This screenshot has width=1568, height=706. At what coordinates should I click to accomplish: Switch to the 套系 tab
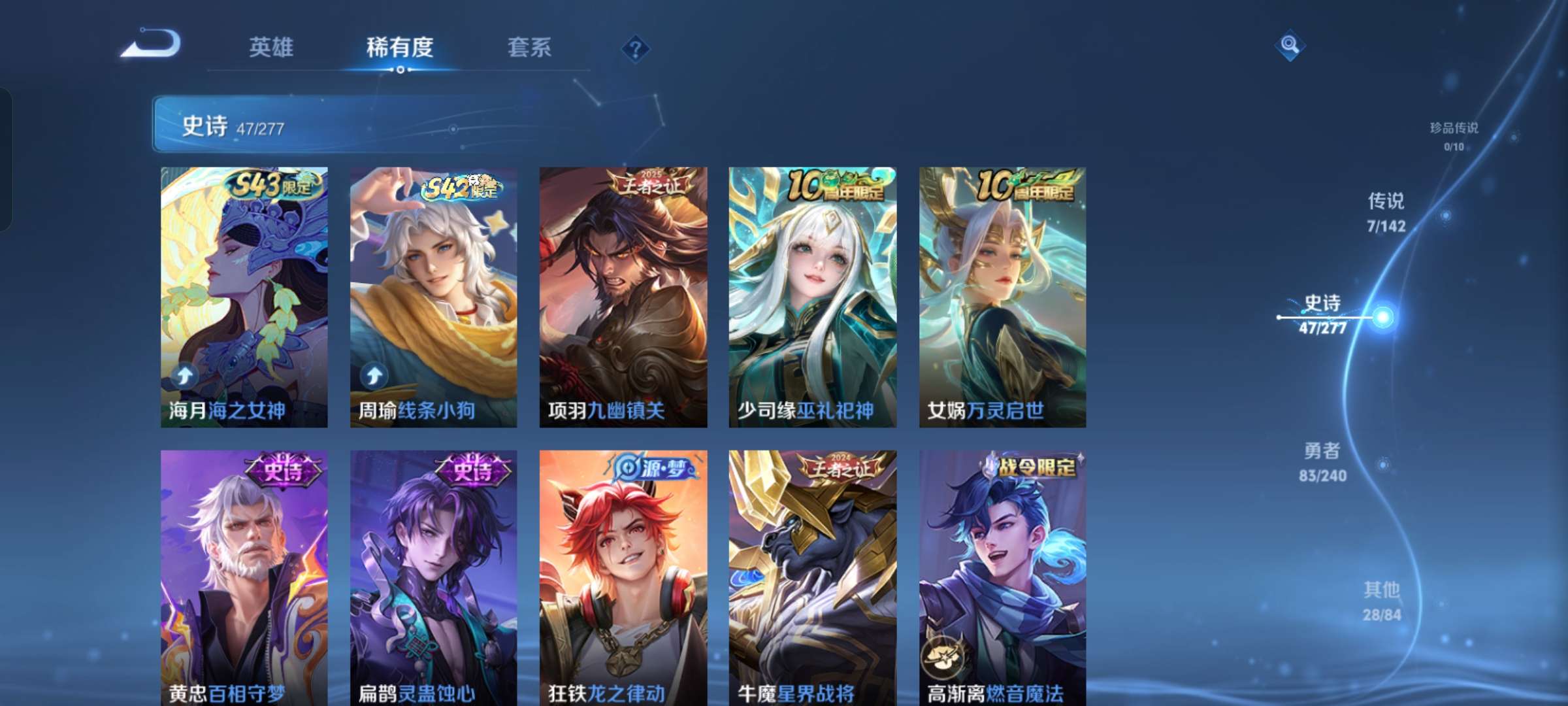pos(531,47)
